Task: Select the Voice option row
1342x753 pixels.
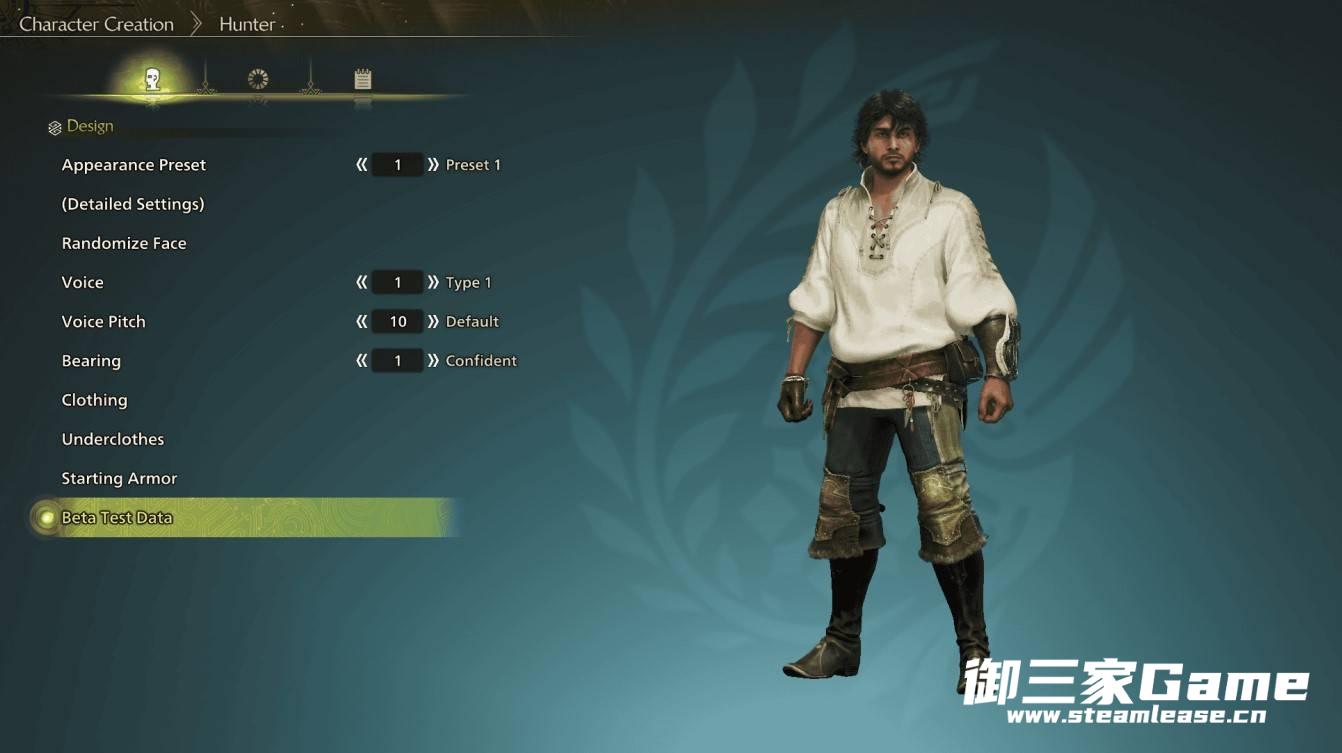Action: coord(83,282)
